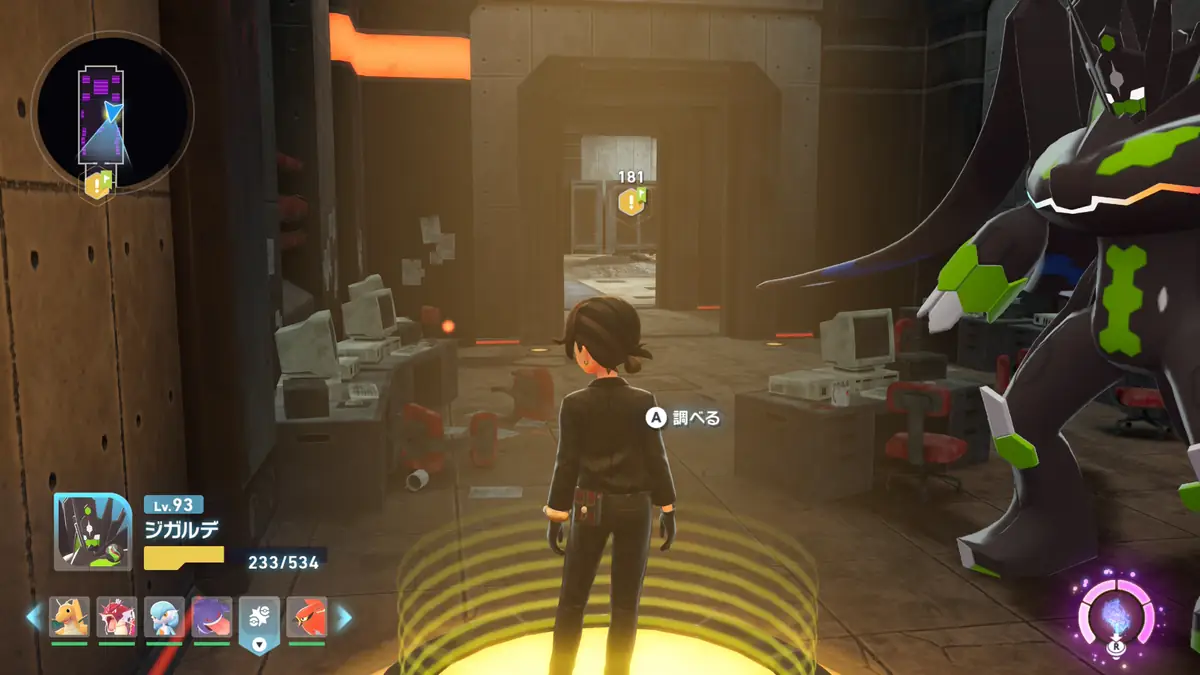1200x675 pixels.
Task: Click the party bar's left arrow
Action: pyautogui.click(x=34, y=618)
